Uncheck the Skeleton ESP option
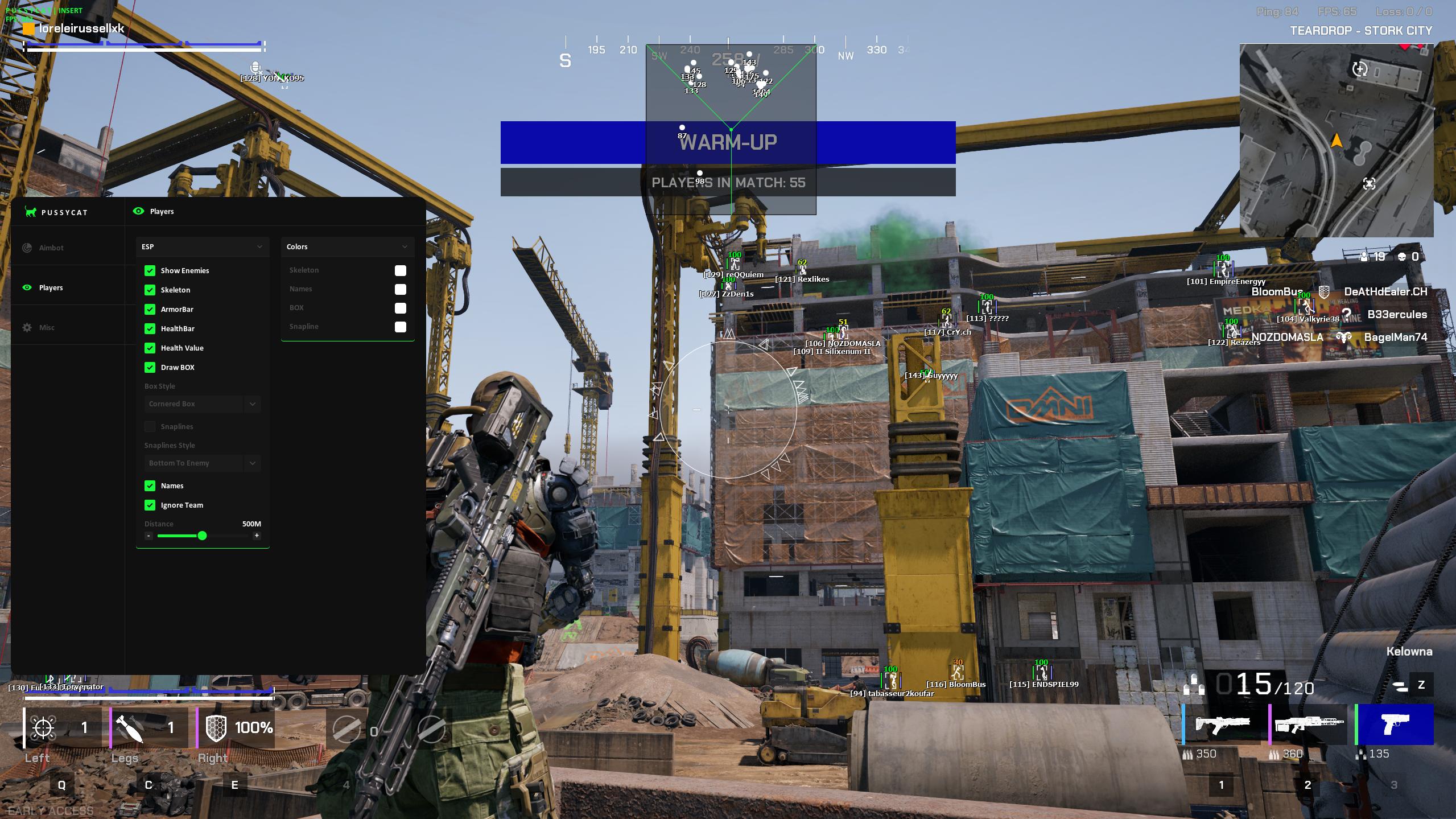 150,290
